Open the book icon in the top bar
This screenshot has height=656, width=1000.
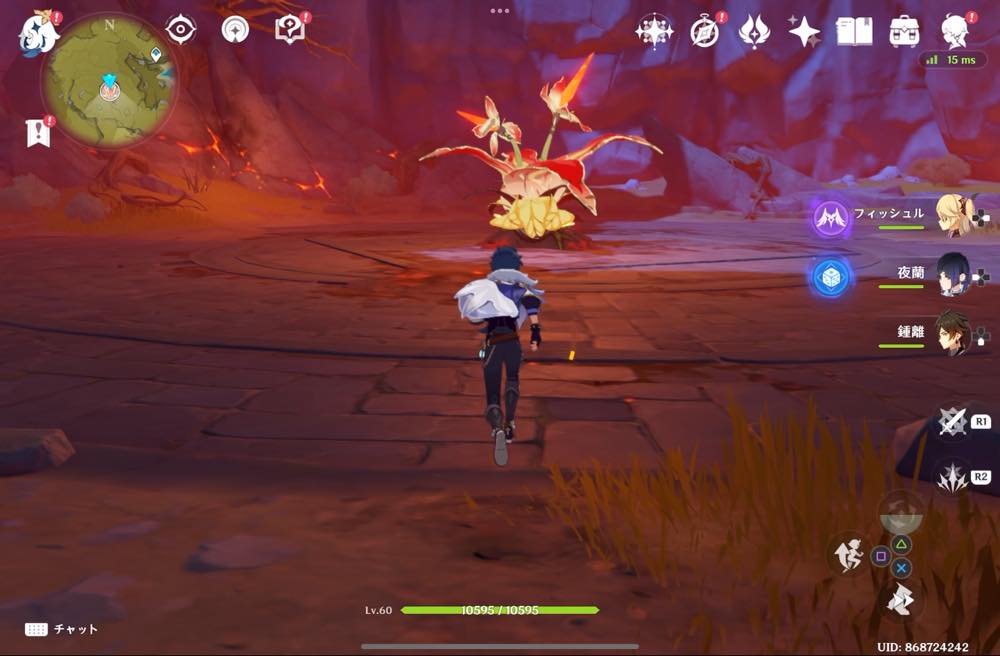click(x=853, y=31)
